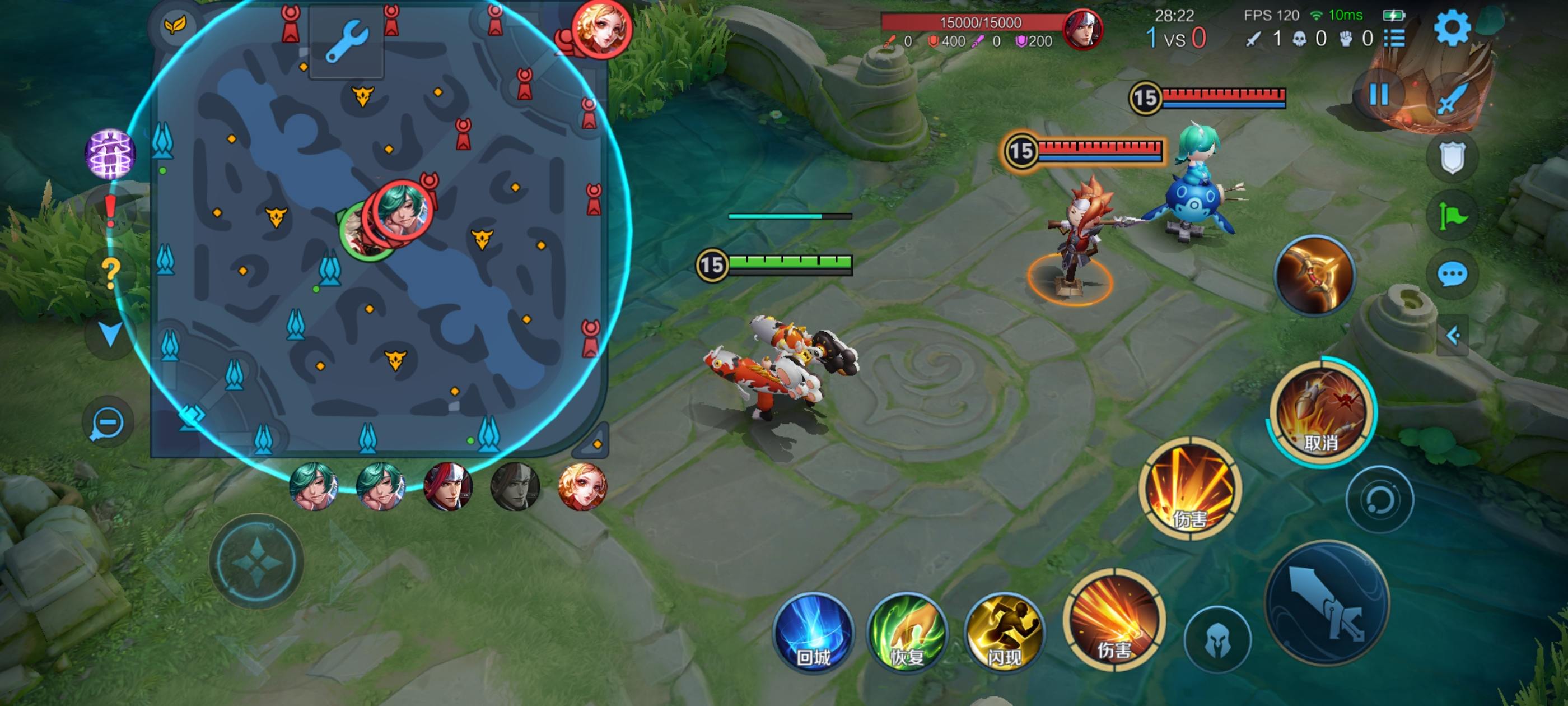This screenshot has height=706, width=1568.
Task: Open the shield equipment button
Action: (x=1452, y=157)
